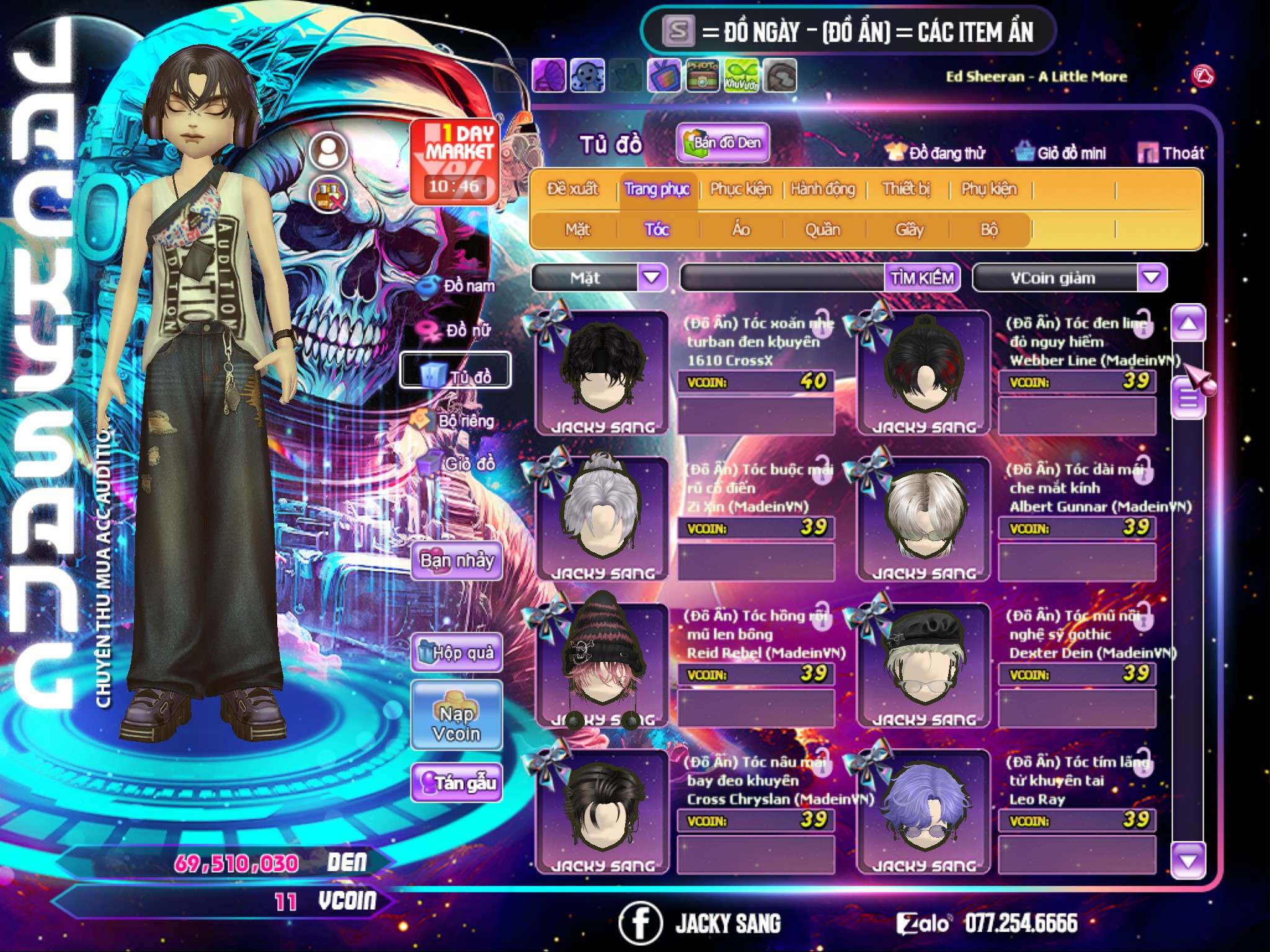This screenshot has width=1270, height=952.
Task: Open the Hộp quà gift box
Action: pos(456,653)
